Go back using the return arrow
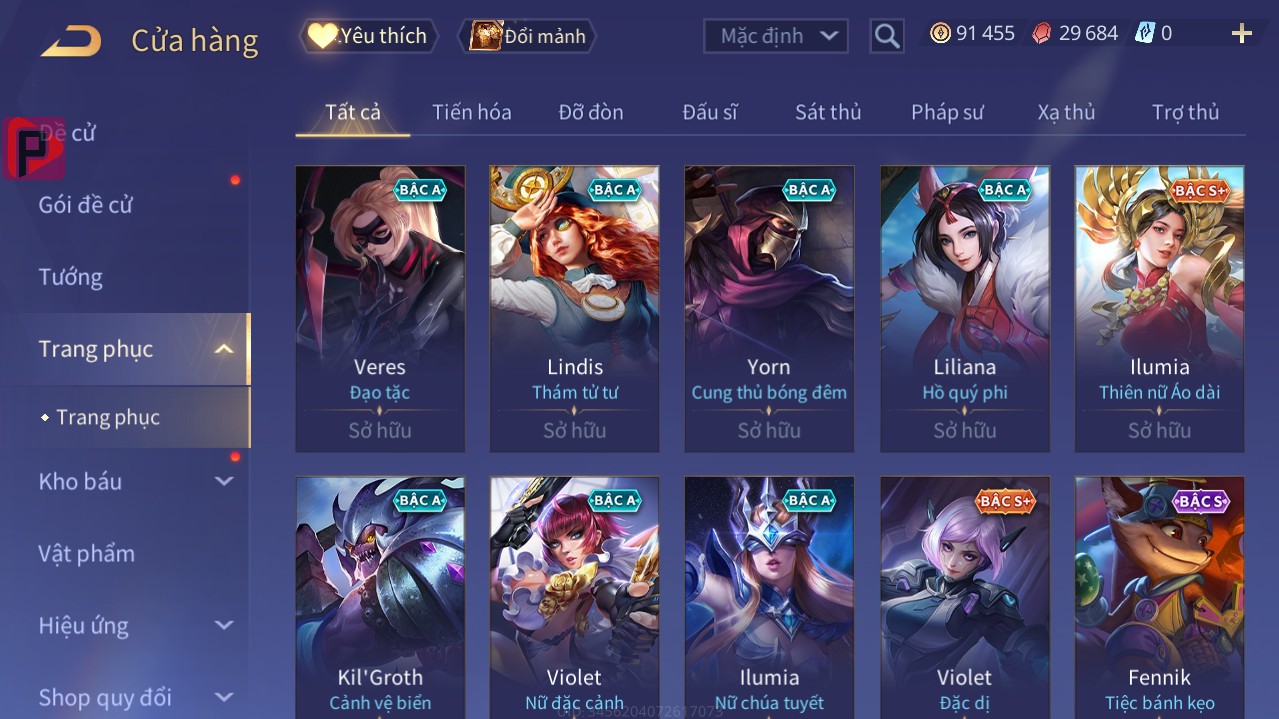Screen dimensions: 1279x719 (71, 41)
